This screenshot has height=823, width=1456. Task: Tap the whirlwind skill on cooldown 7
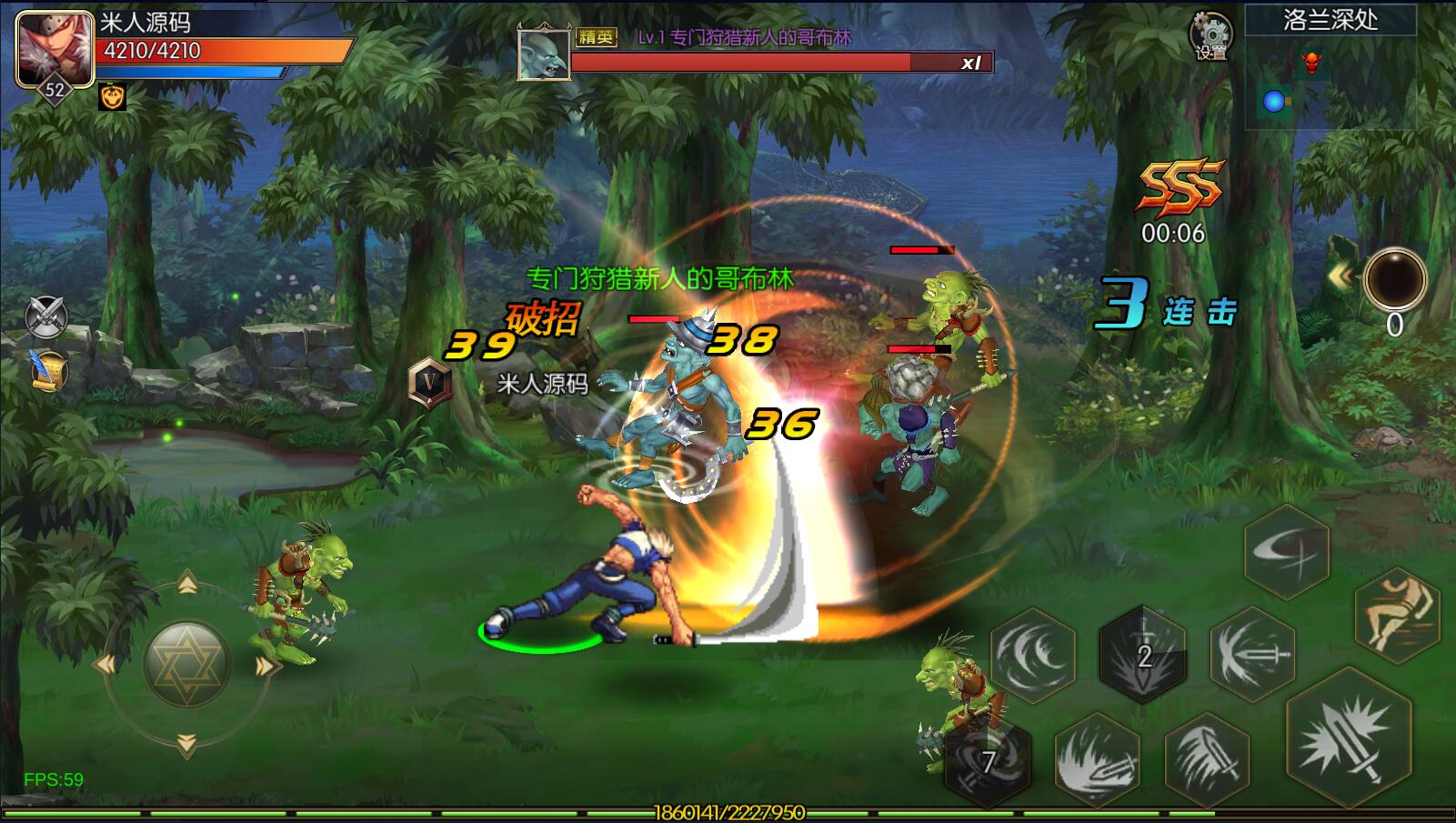point(987,760)
